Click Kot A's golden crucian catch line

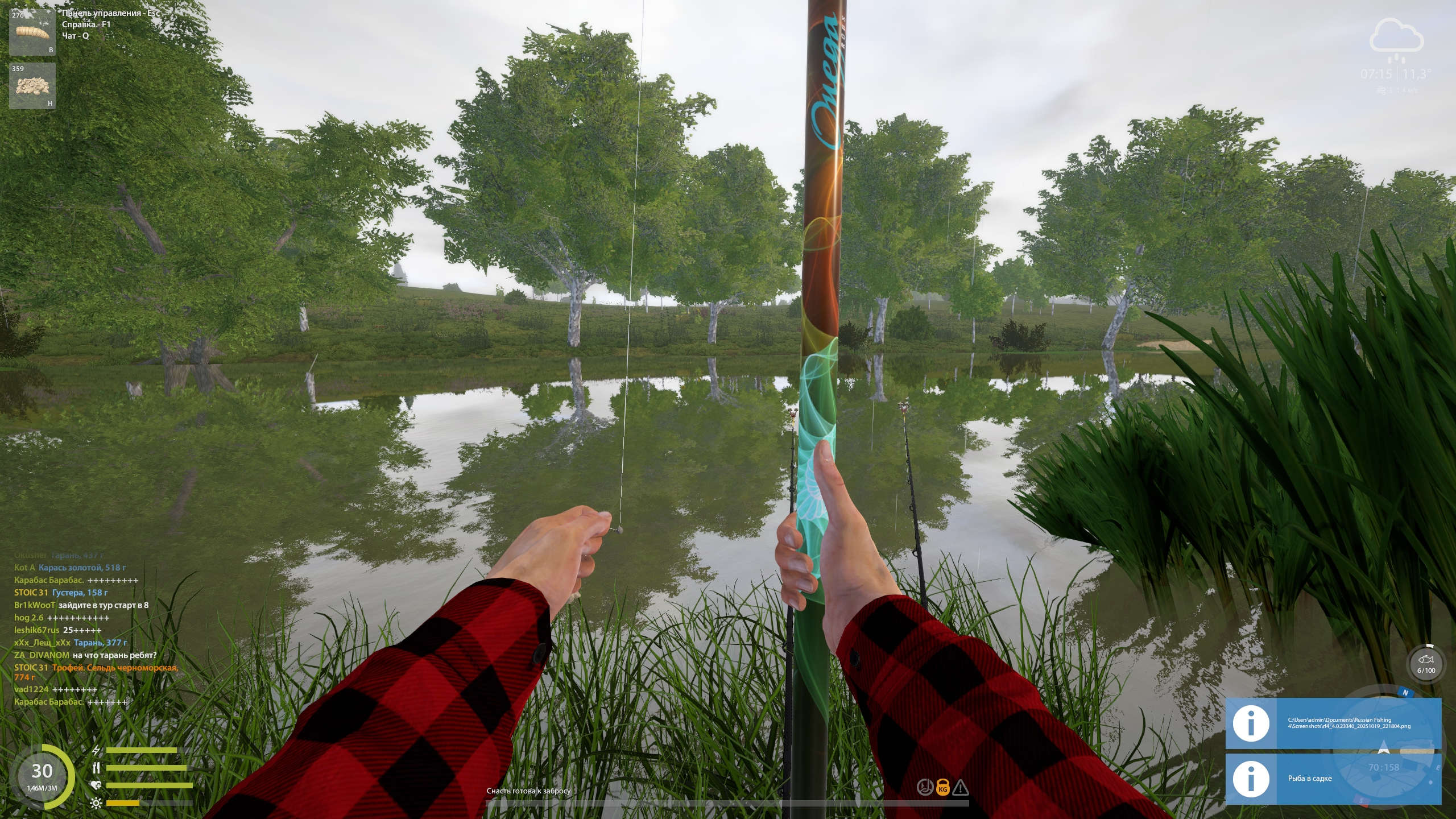(70, 568)
